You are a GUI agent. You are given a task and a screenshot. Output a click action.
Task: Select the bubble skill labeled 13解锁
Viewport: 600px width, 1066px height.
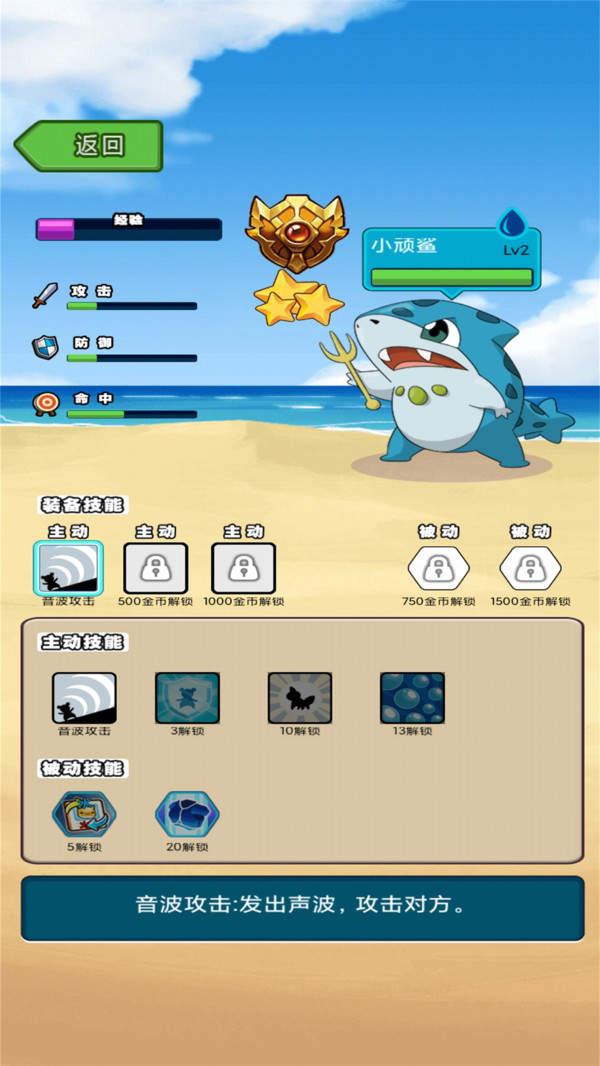click(412, 698)
